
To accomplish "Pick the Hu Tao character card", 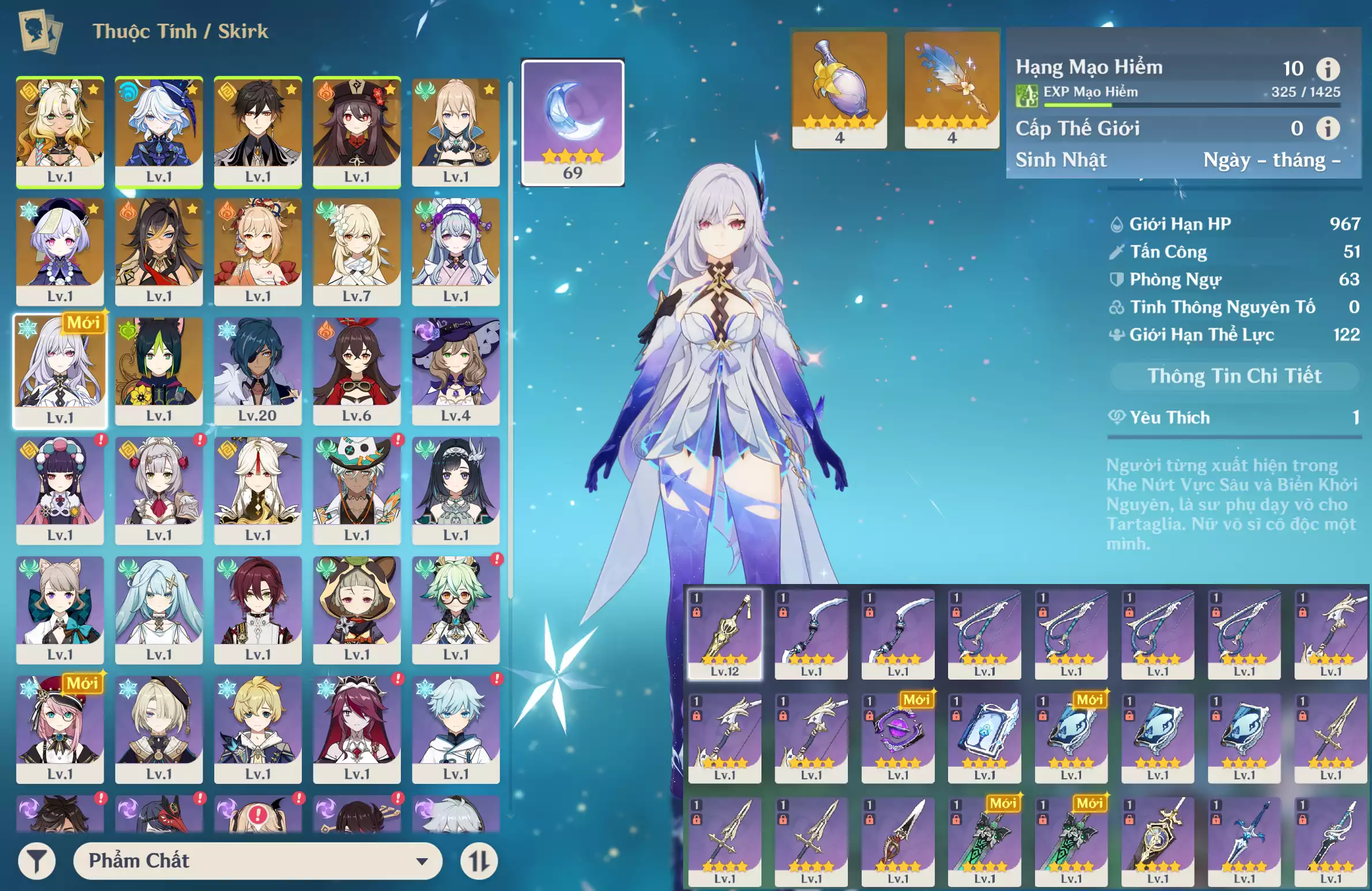I will click(357, 131).
